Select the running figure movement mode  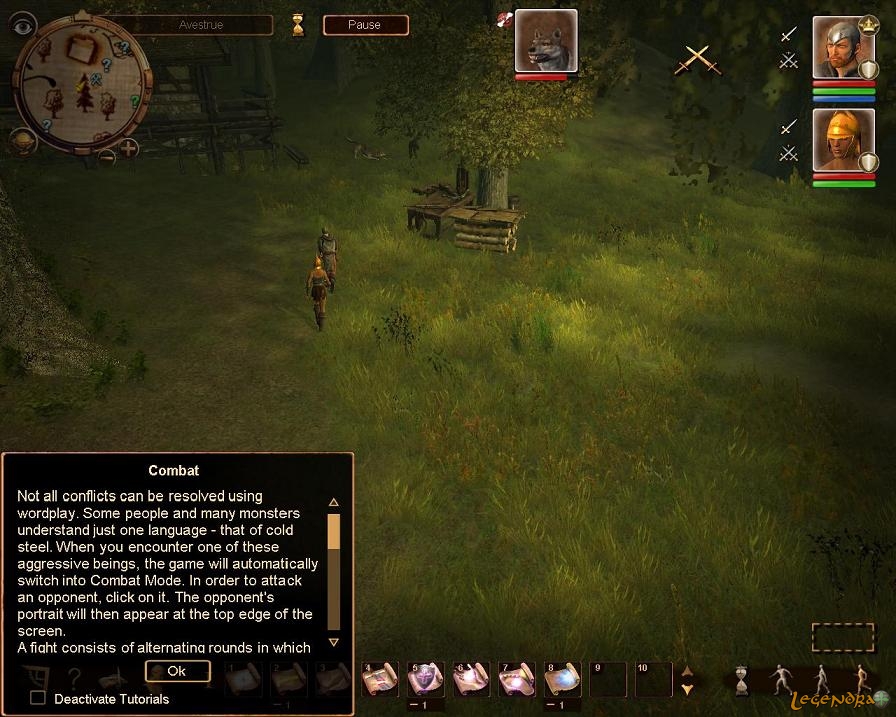(861, 679)
